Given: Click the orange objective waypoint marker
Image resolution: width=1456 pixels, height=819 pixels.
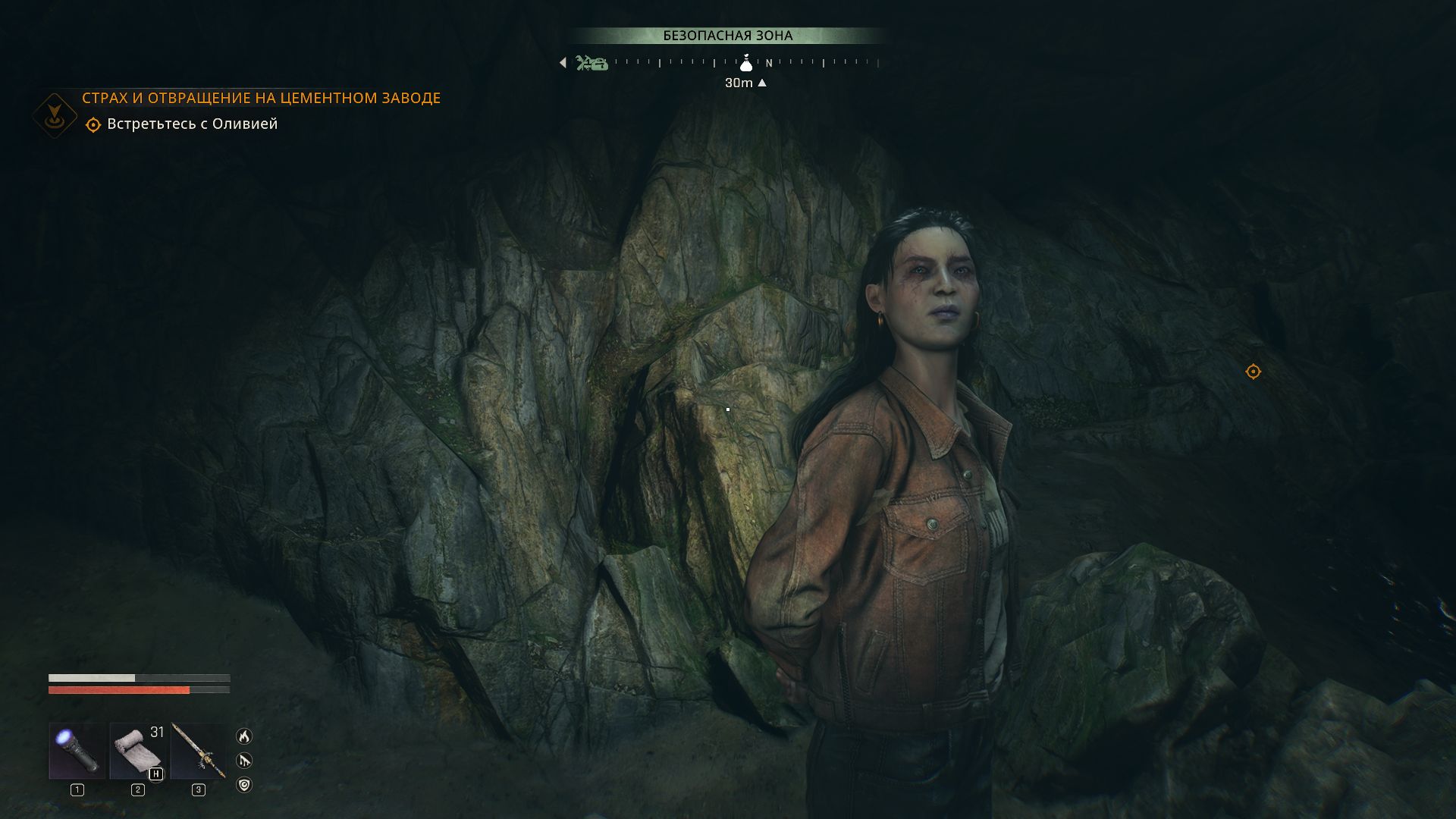Looking at the screenshot, I should pyautogui.click(x=1253, y=372).
